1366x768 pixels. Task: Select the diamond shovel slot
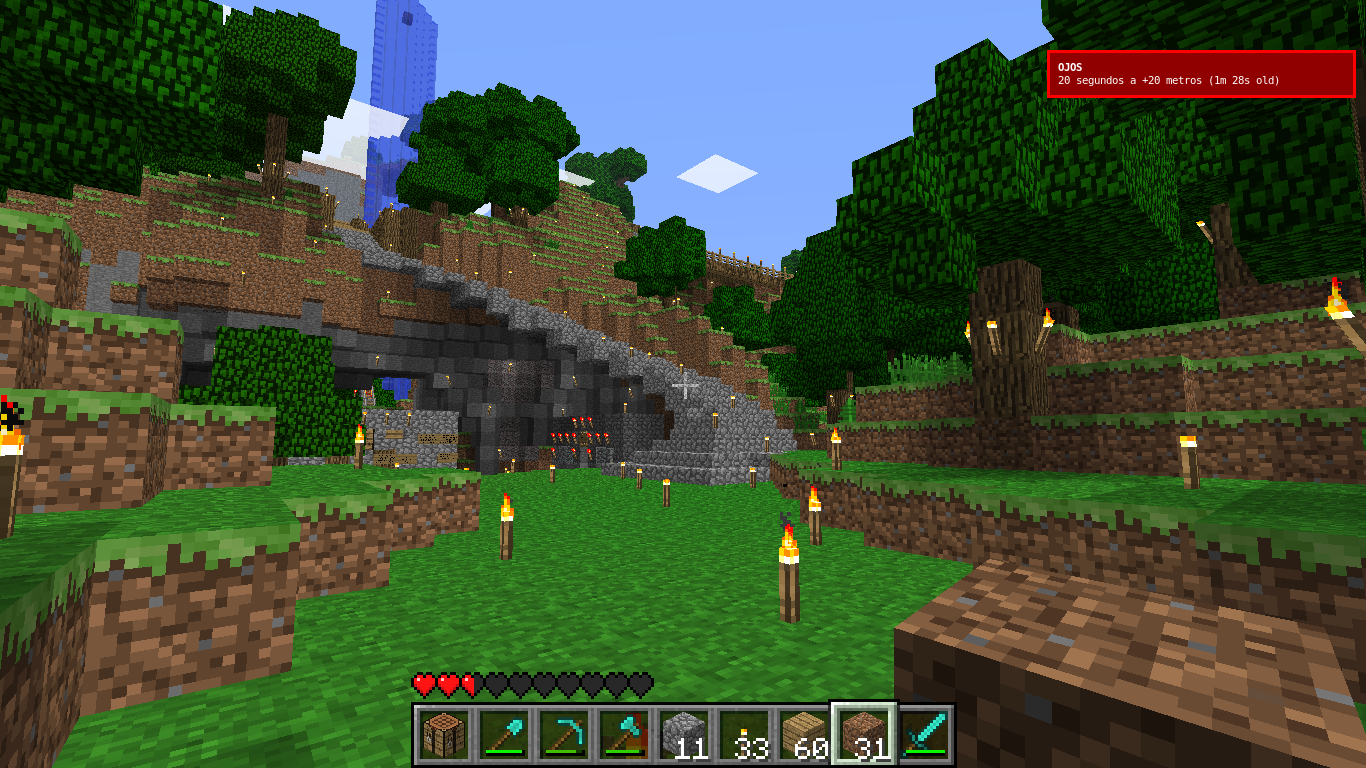(x=503, y=735)
